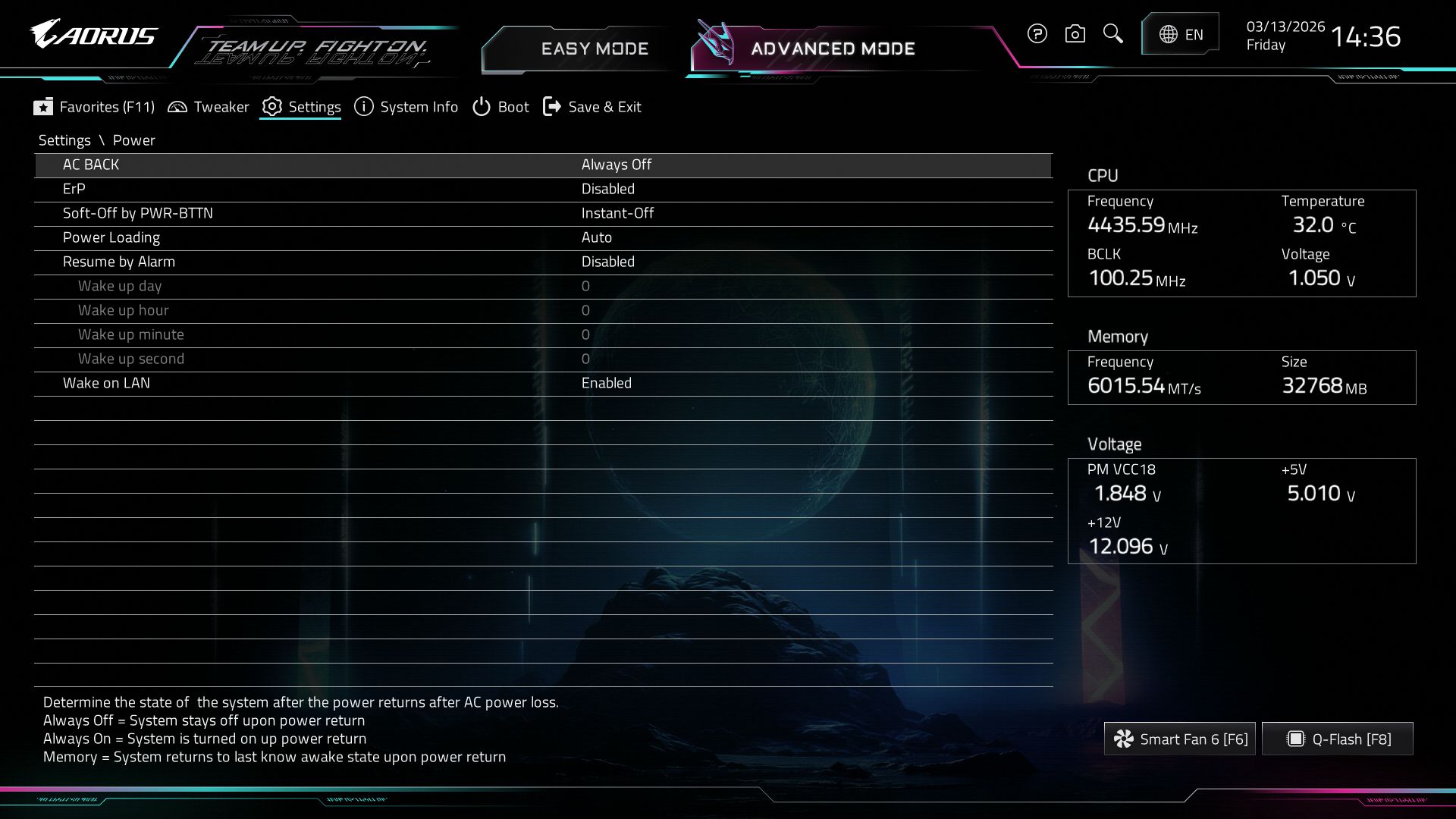This screenshot has height=819, width=1456.
Task: Open the Save & Exit tab
Action: coord(592,107)
